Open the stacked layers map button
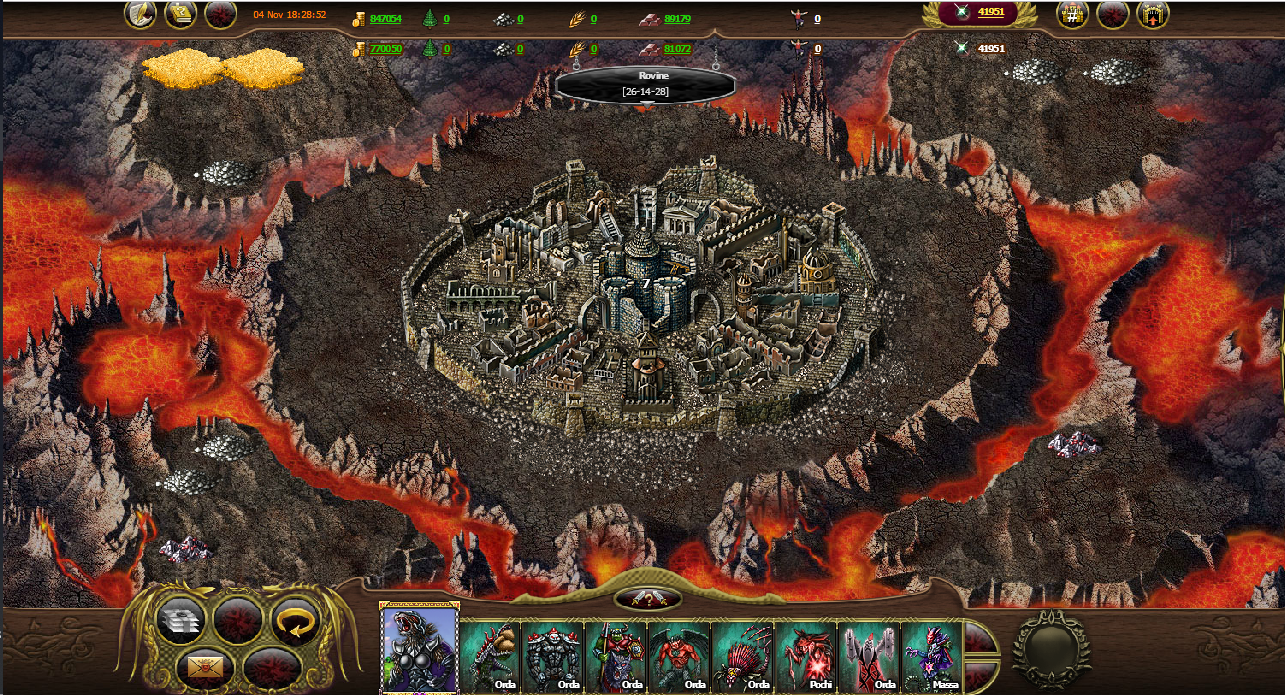 tap(181, 621)
